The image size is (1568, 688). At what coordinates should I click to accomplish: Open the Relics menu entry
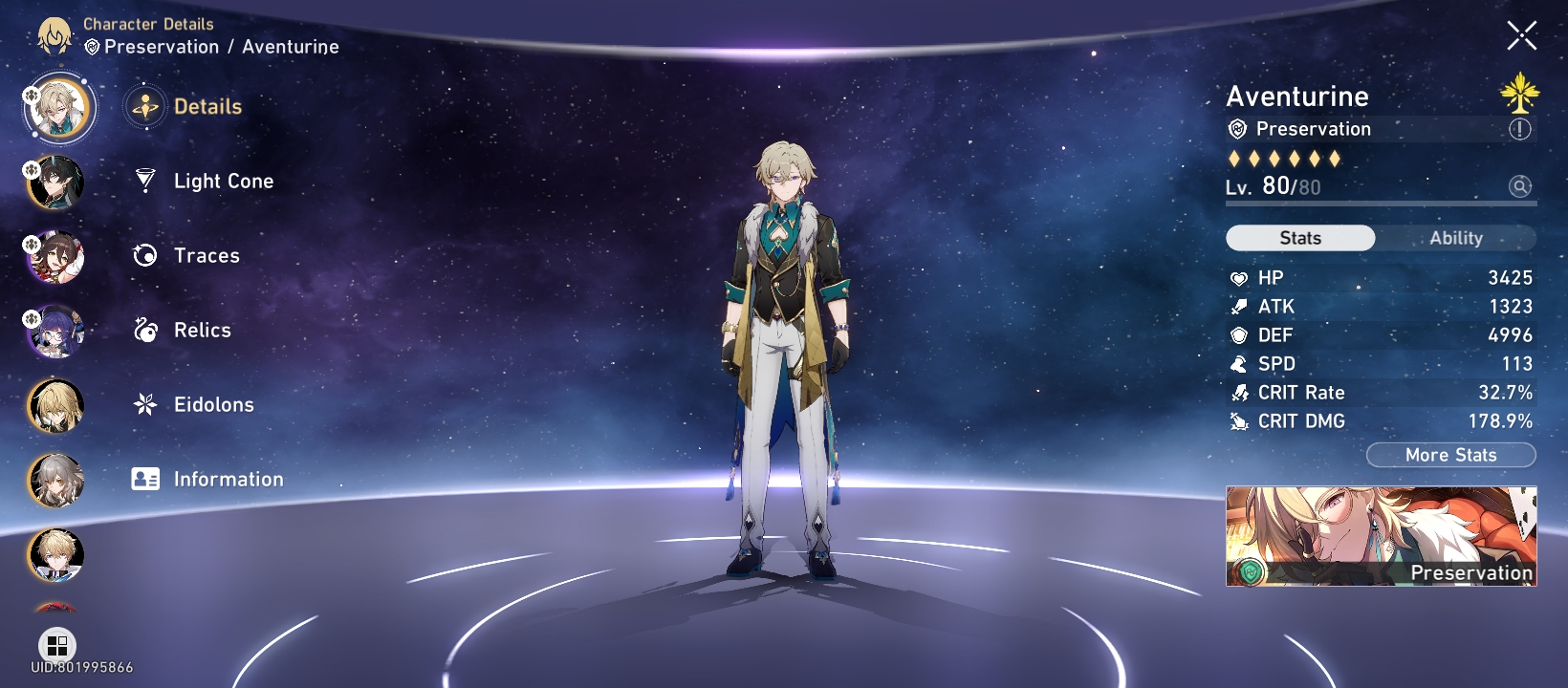[201, 330]
